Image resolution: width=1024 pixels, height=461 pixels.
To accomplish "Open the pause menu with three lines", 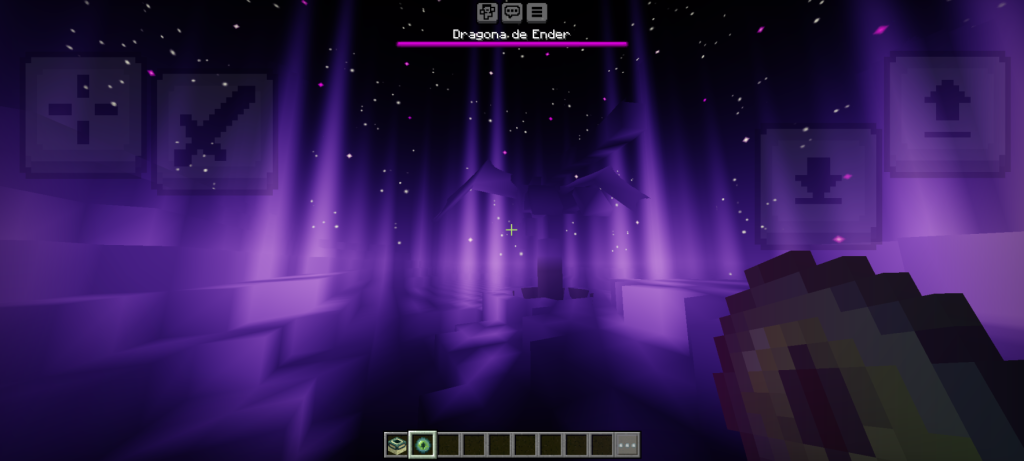I will [537, 12].
